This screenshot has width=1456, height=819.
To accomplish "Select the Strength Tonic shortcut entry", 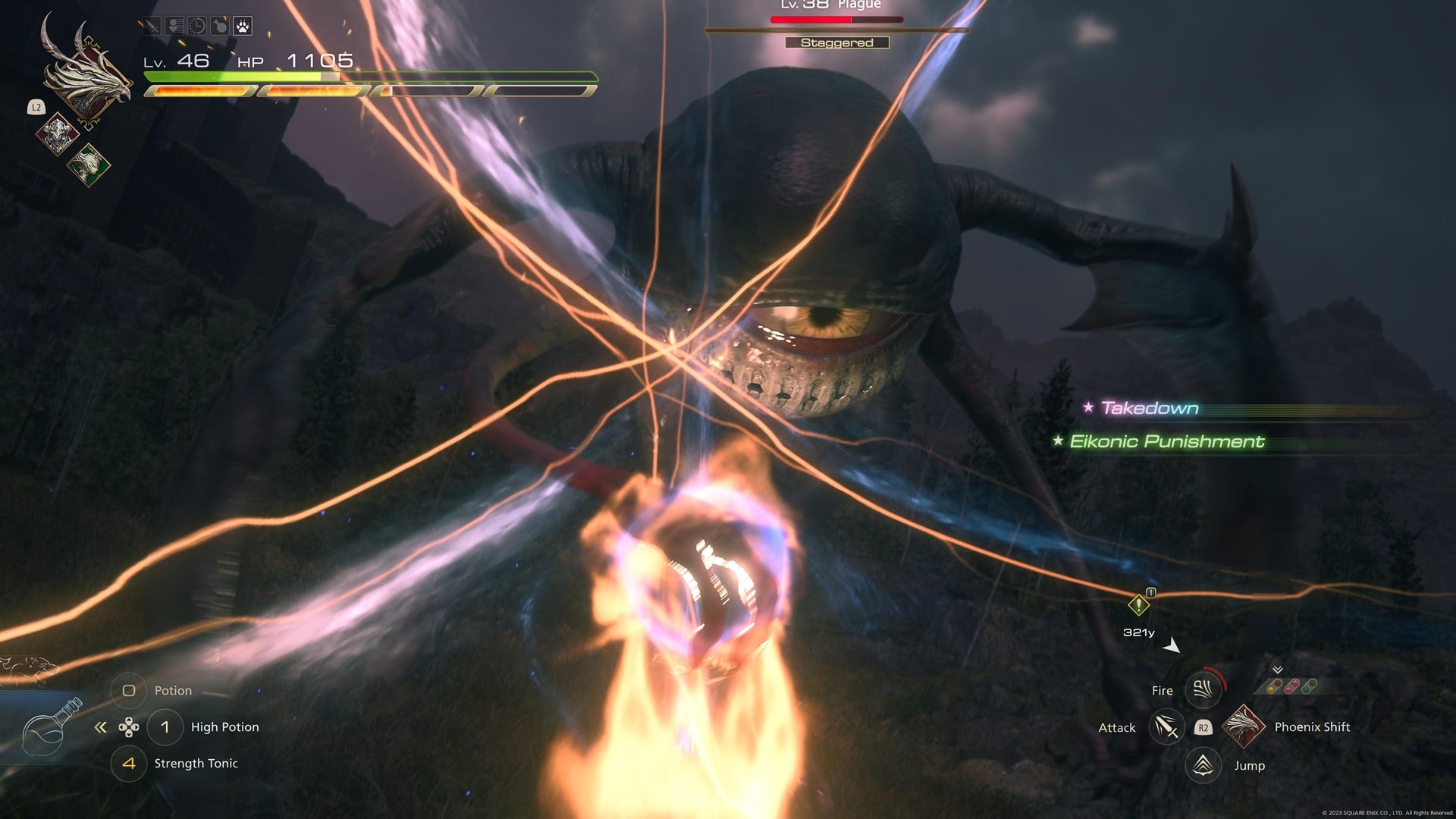I will pyautogui.click(x=196, y=764).
